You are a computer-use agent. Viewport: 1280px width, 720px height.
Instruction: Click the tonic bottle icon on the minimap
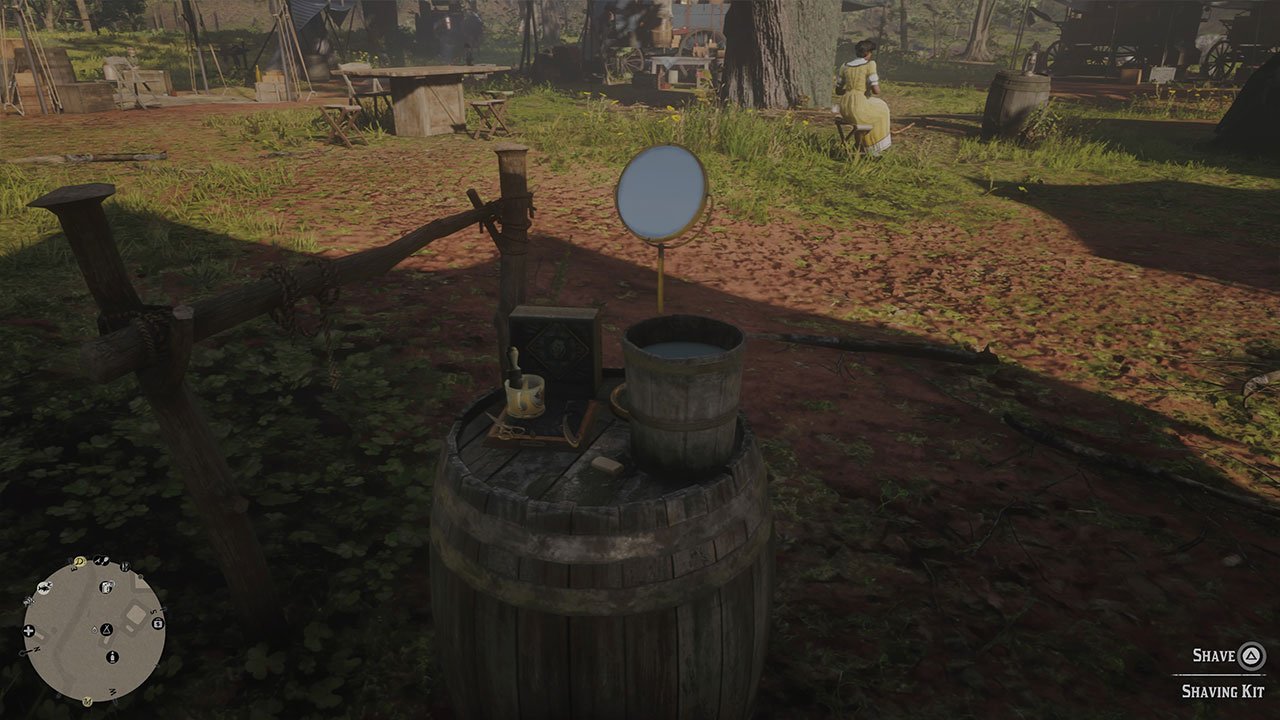(x=112, y=656)
